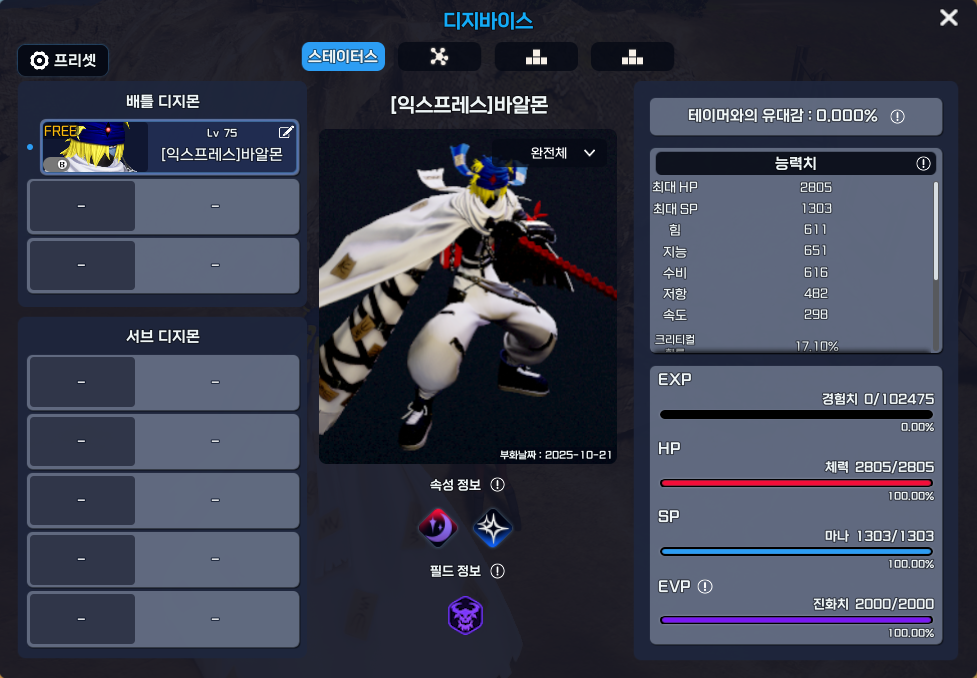Select the Lv 75 [익스프레스]바알몬 battle slot
The image size is (977, 678).
click(x=169, y=147)
